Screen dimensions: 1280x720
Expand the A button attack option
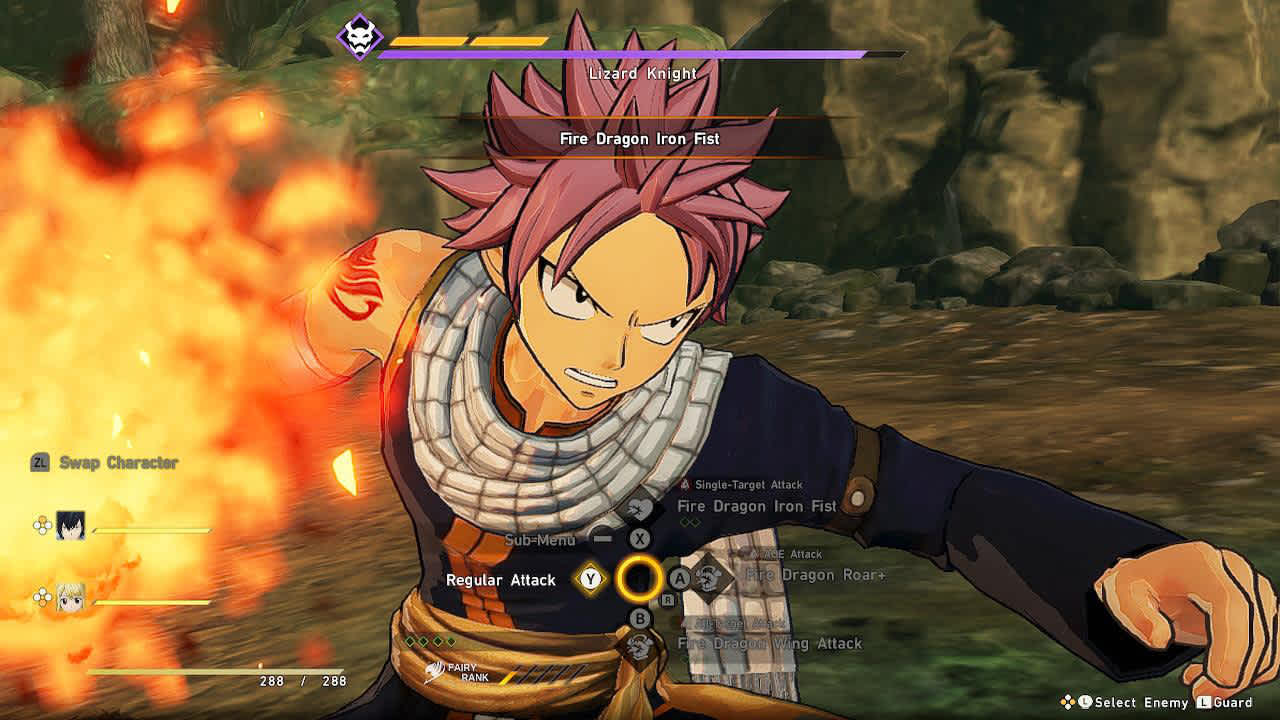coord(678,577)
